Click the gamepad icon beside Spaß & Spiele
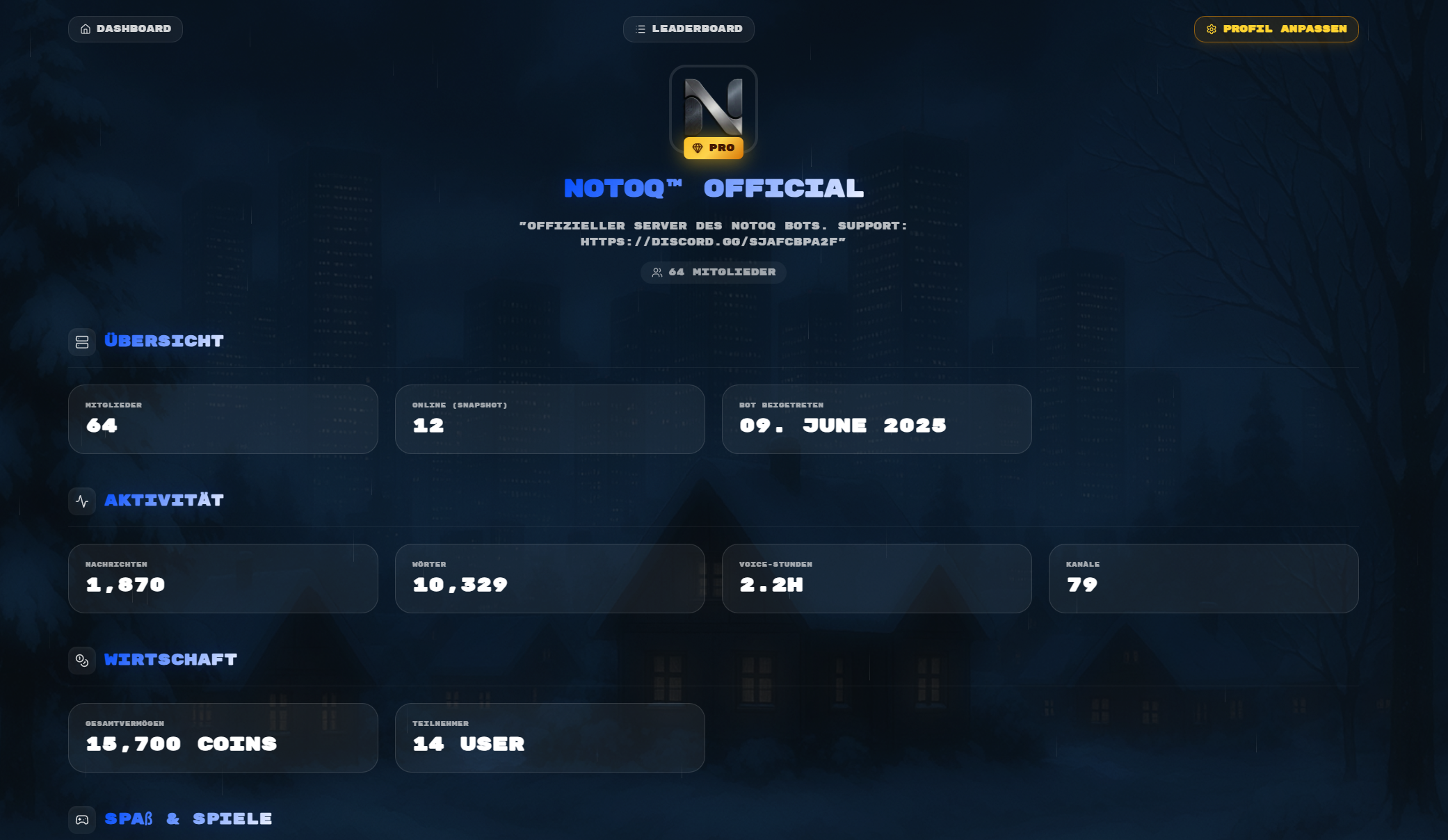 pyautogui.click(x=82, y=819)
